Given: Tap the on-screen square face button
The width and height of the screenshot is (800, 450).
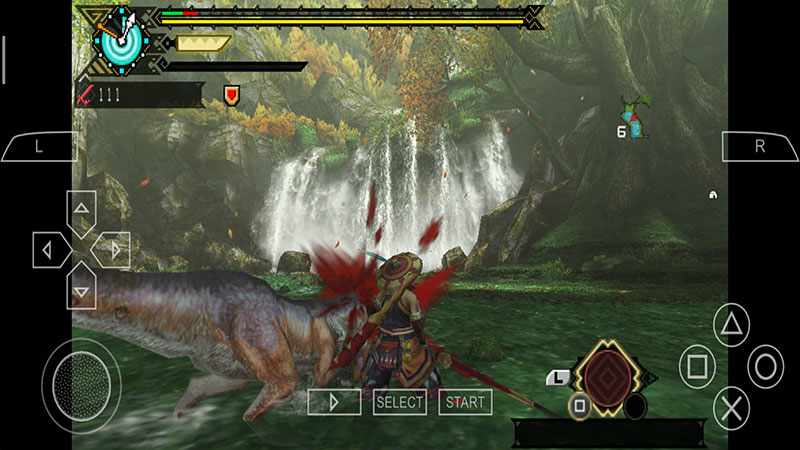Looking at the screenshot, I should (697, 367).
